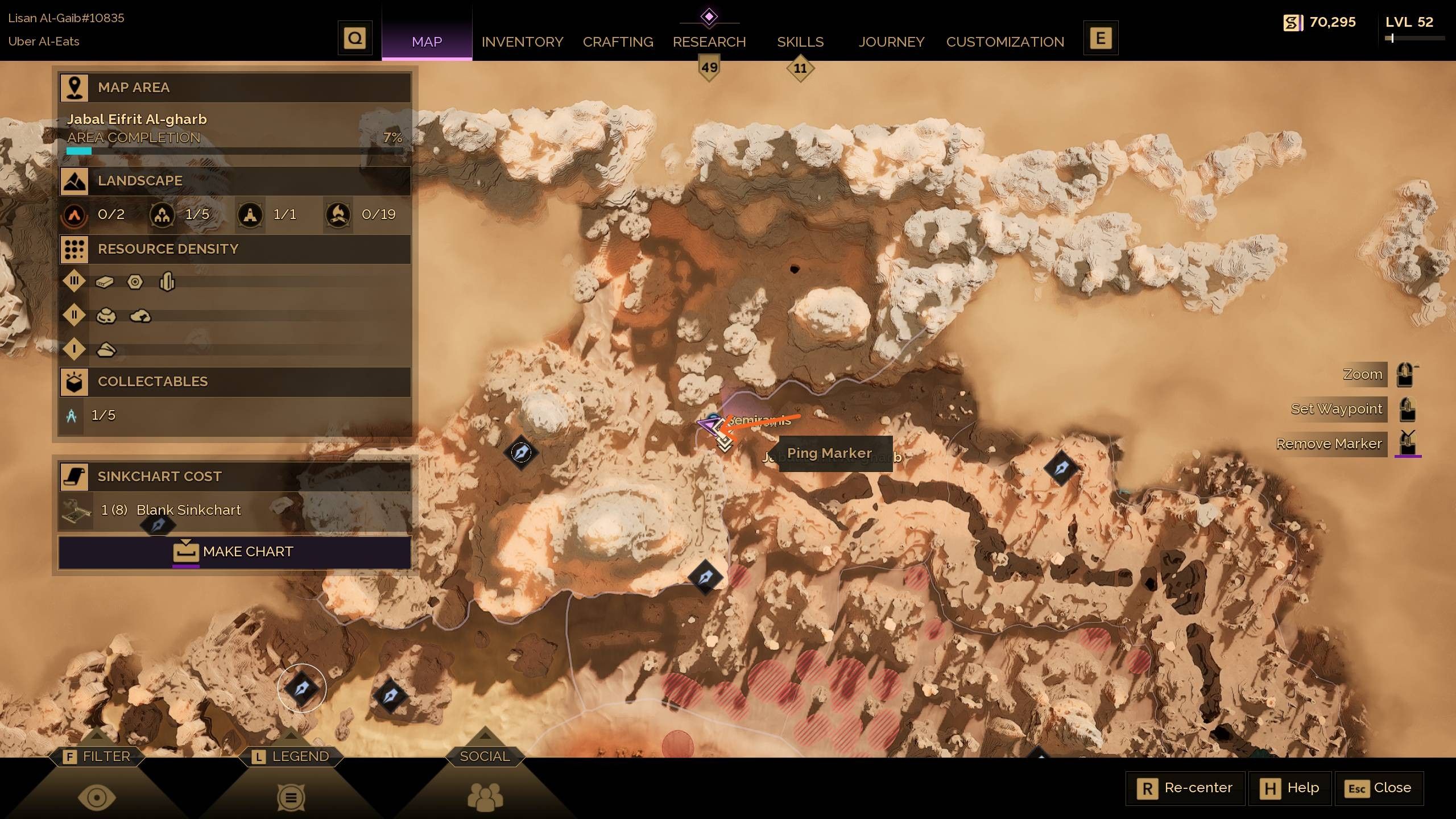This screenshot has height=819, width=1456.
Task: Expand the SOCIAL panel
Action: tap(484, 756)
